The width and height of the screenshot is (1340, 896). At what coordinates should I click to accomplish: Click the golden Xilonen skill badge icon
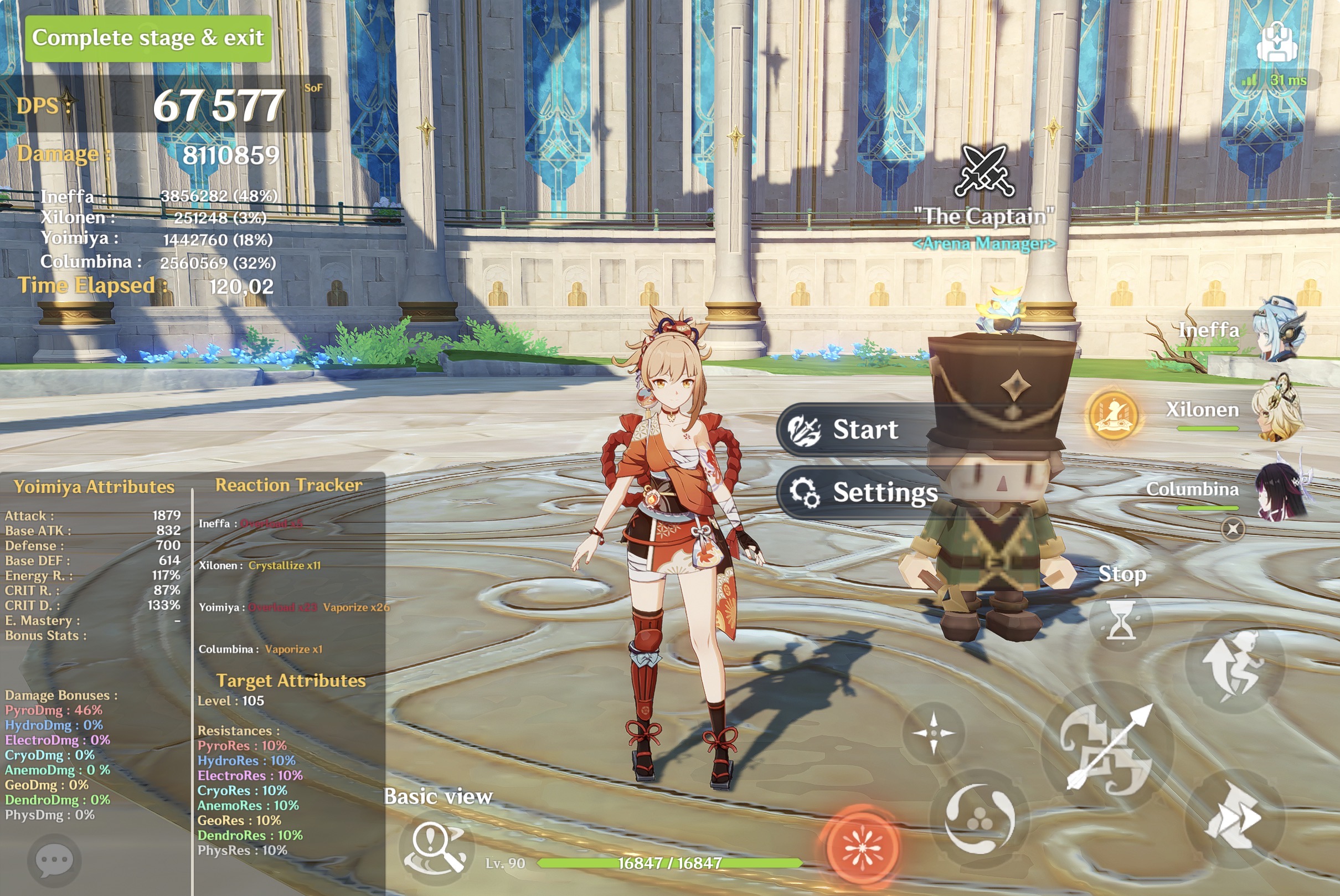pos(1112,415)
